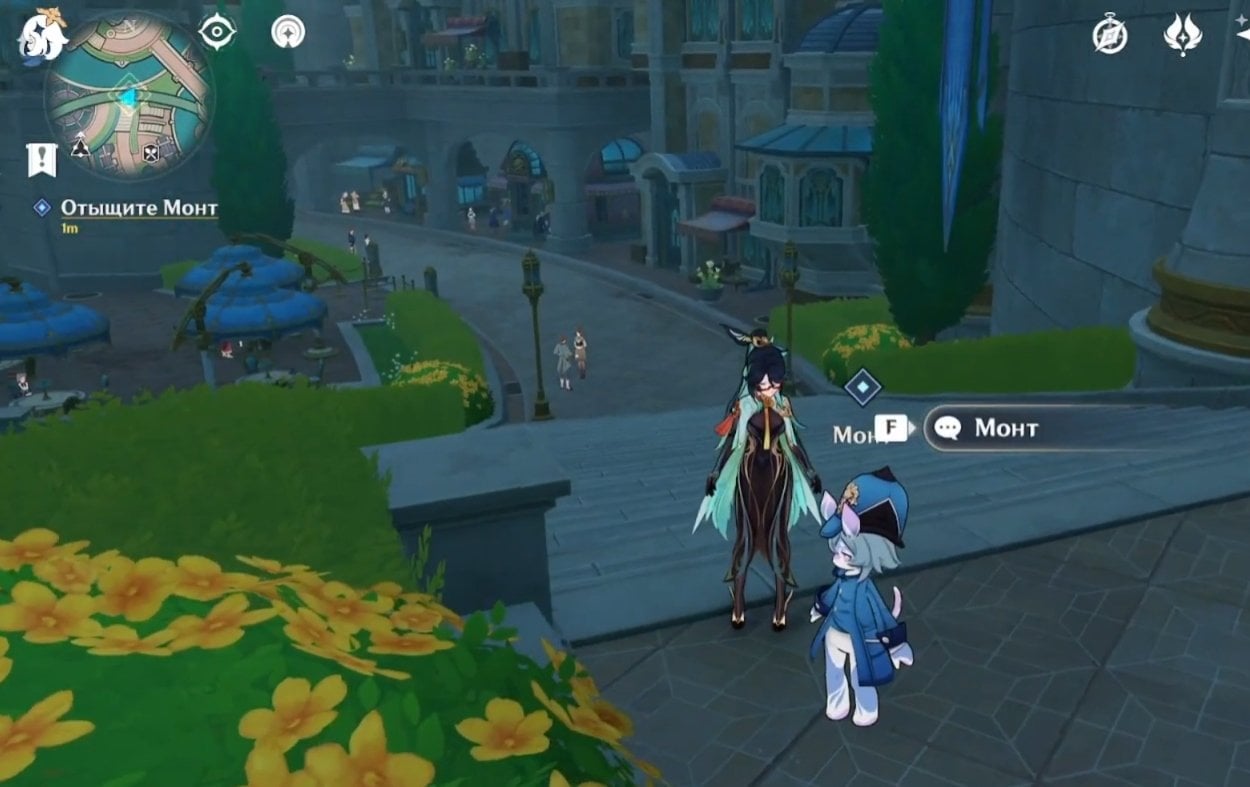This screenshot has height=787, width=1250.
Task: Open the circular minimap
Action: click(x=129, y=97)
